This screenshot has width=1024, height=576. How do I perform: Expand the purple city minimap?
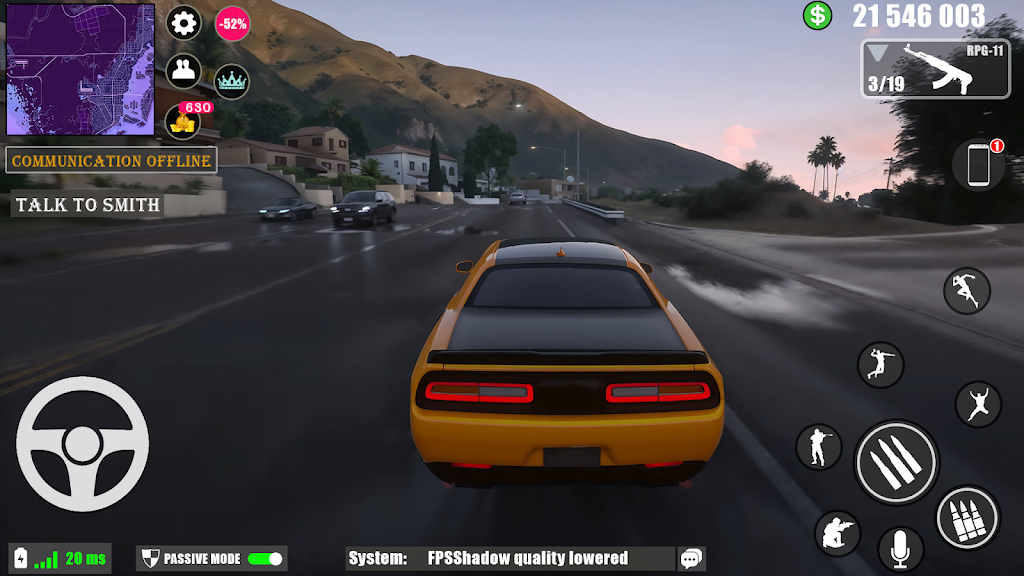pos(80,69)
